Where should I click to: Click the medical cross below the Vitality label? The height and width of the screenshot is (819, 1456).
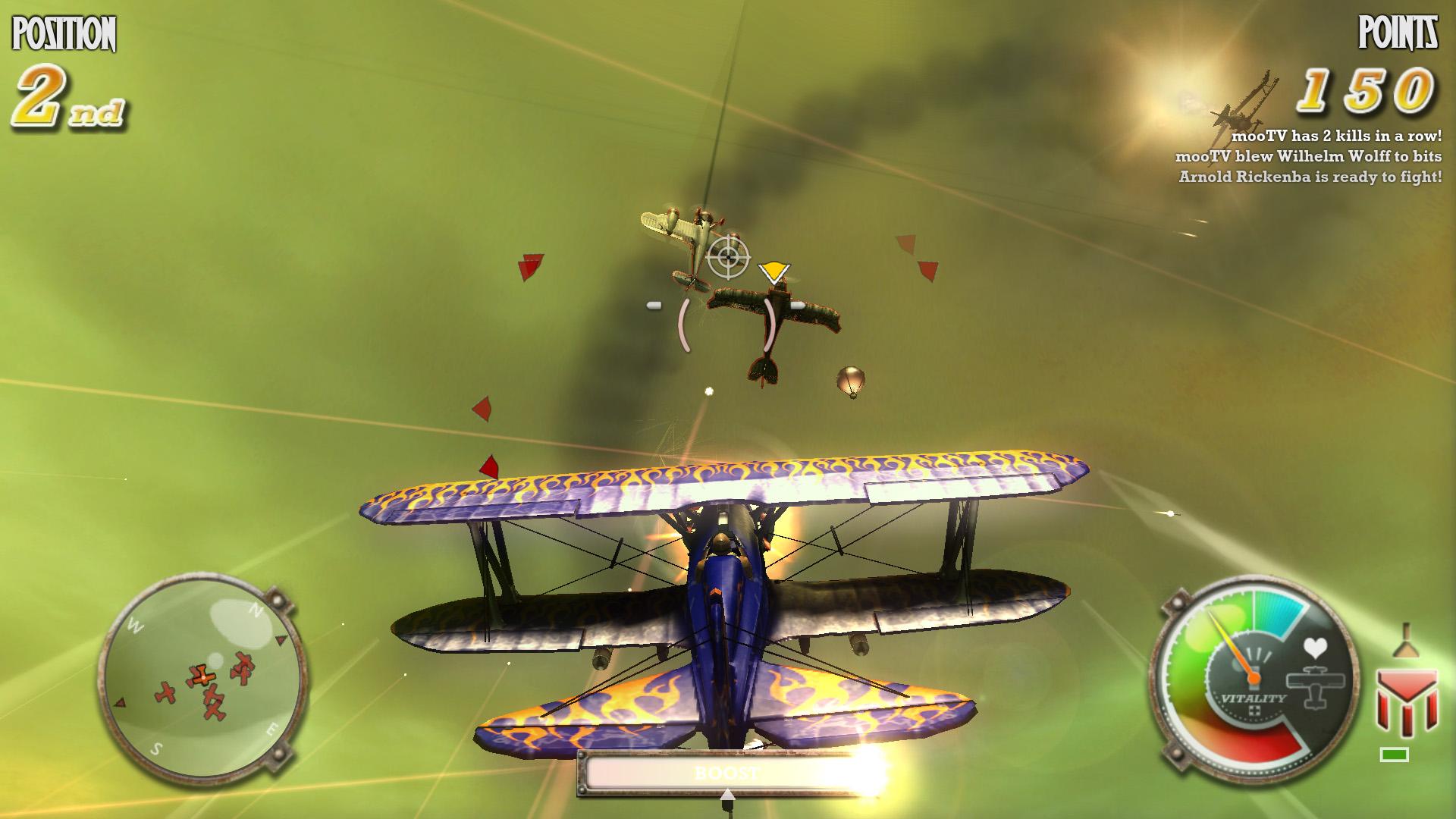coord(1256,711)
